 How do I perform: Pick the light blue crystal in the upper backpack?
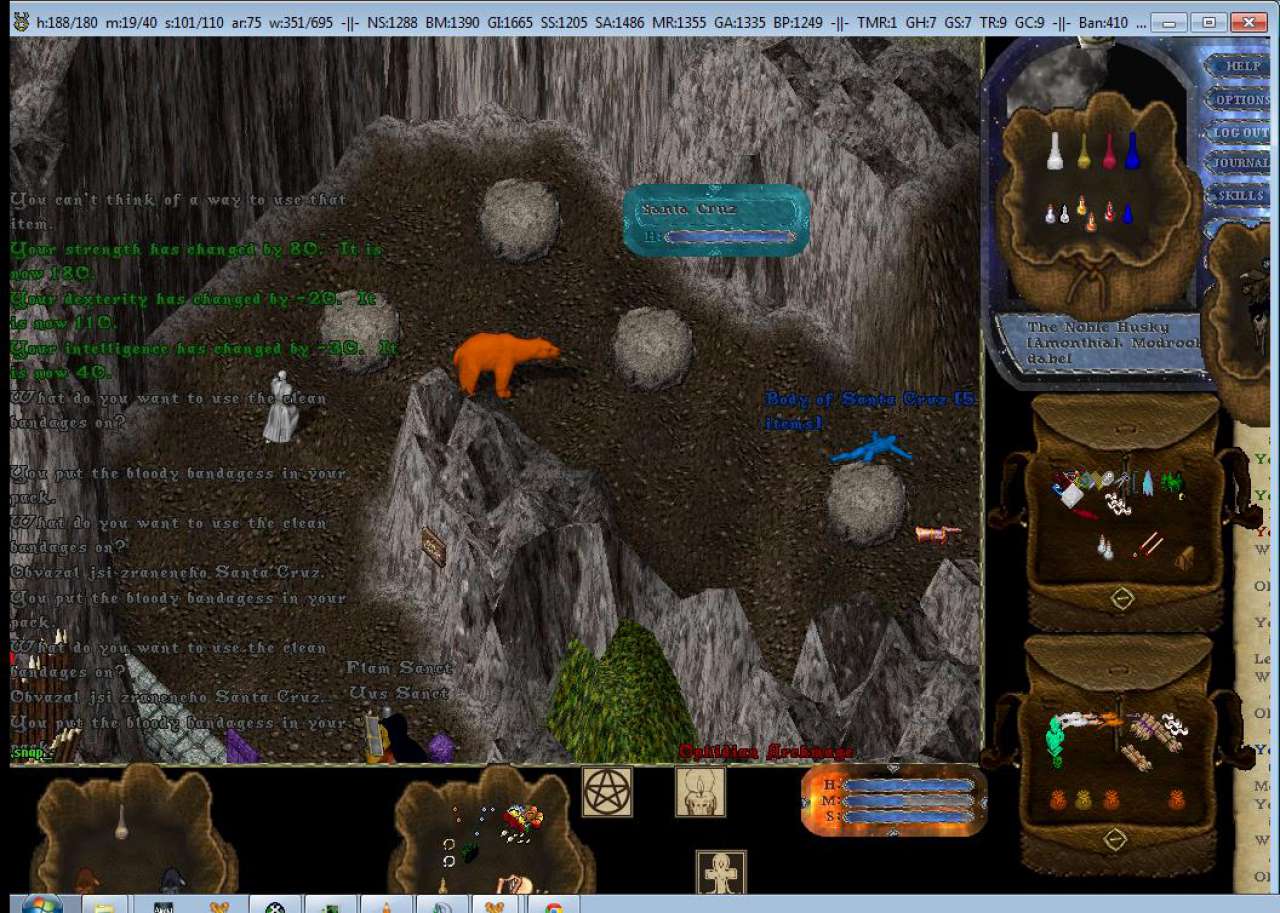[x=1147, y=483]
